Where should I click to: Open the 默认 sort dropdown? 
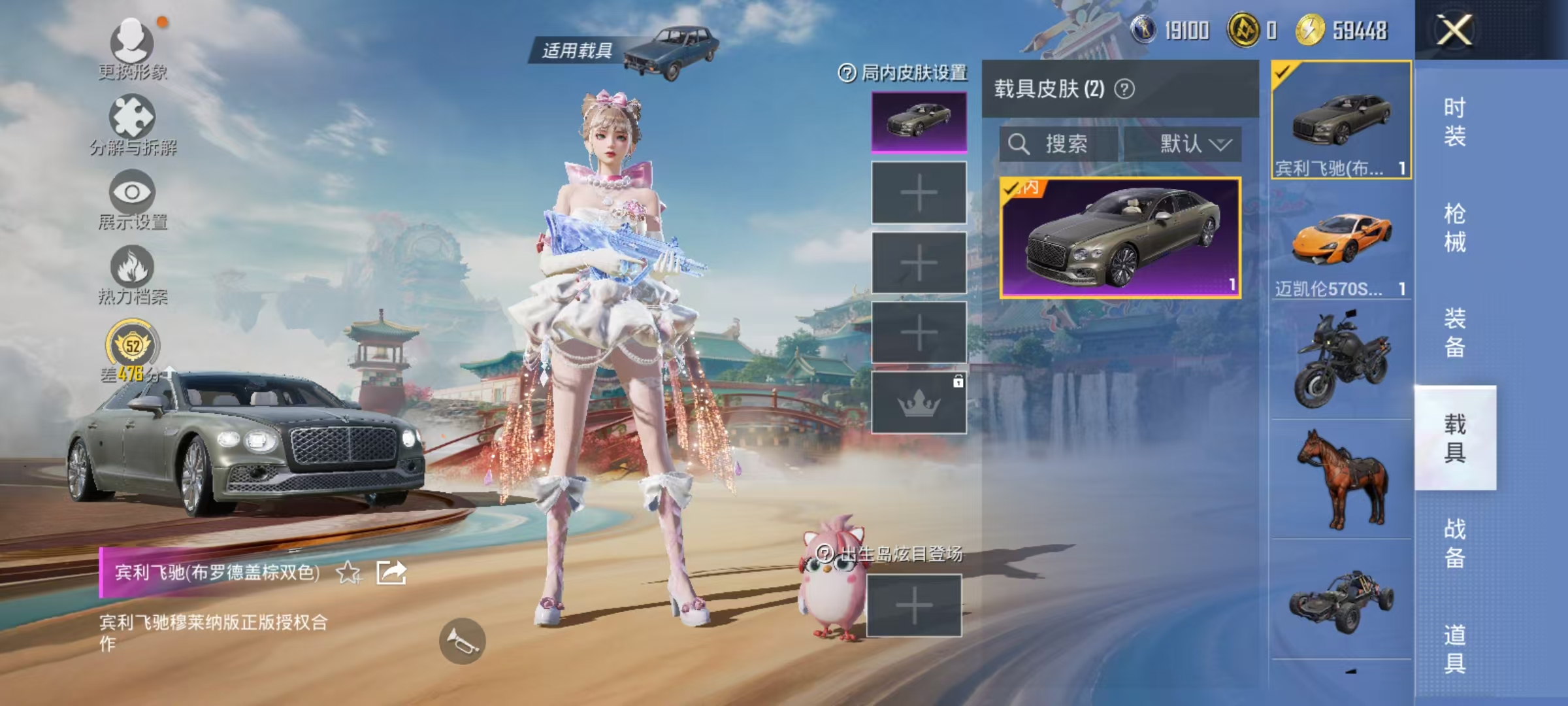click(1188, 144)
